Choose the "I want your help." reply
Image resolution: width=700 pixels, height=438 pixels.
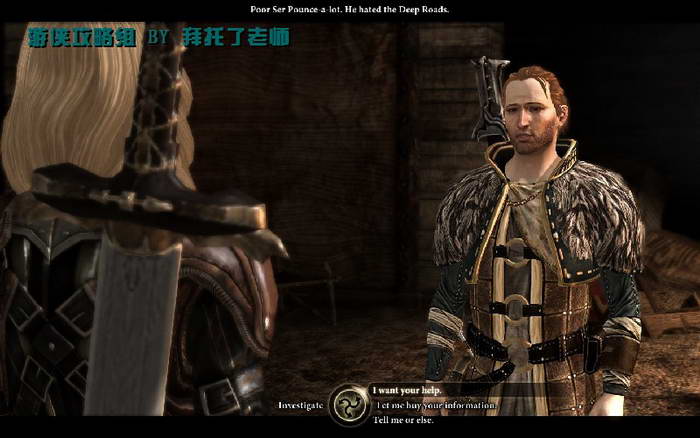[407, 390]
